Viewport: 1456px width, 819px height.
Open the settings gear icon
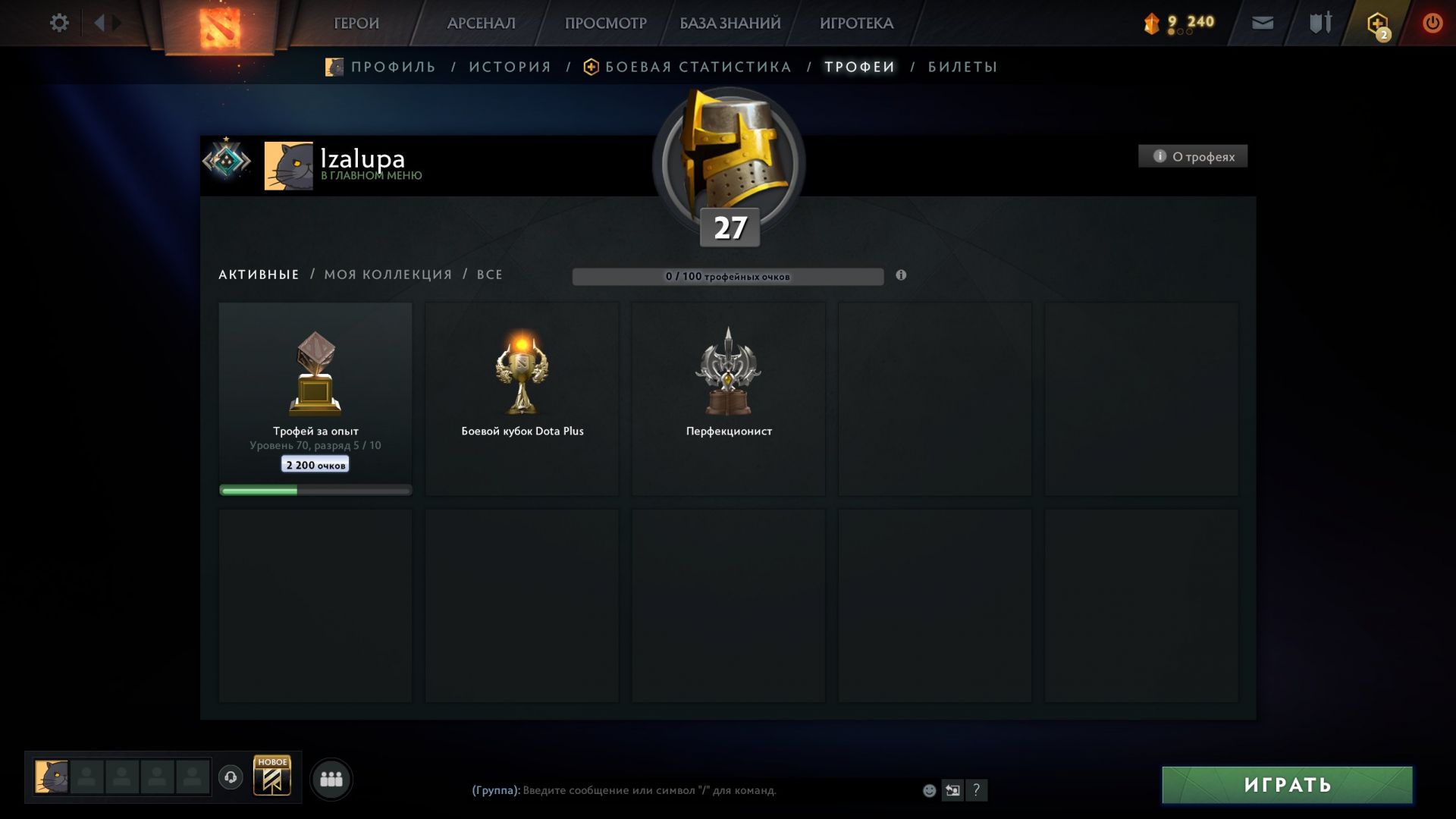[59, 23]
